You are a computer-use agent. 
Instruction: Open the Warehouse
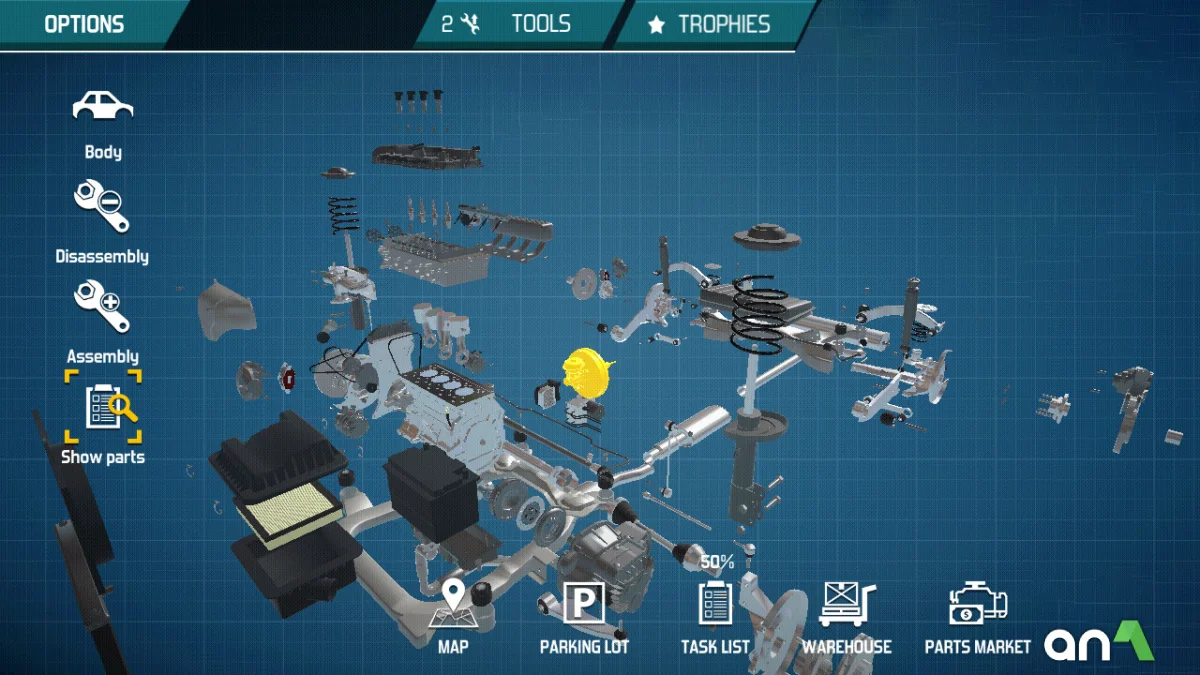point(846,607)
